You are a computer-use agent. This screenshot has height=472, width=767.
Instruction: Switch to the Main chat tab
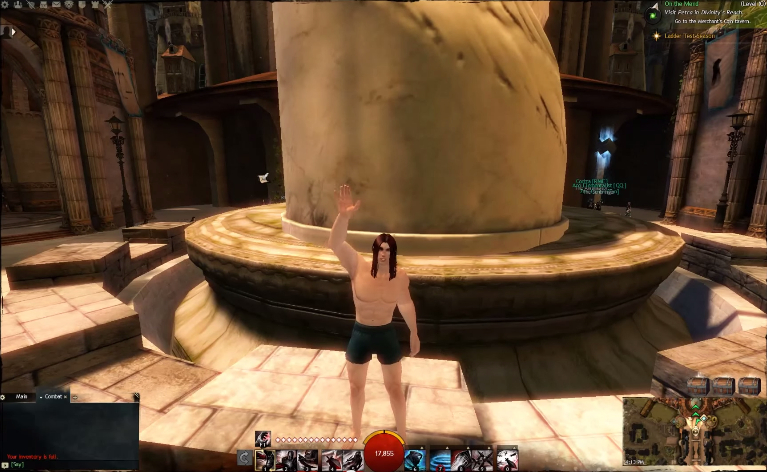pyautogui.click(x=21, y=397)
